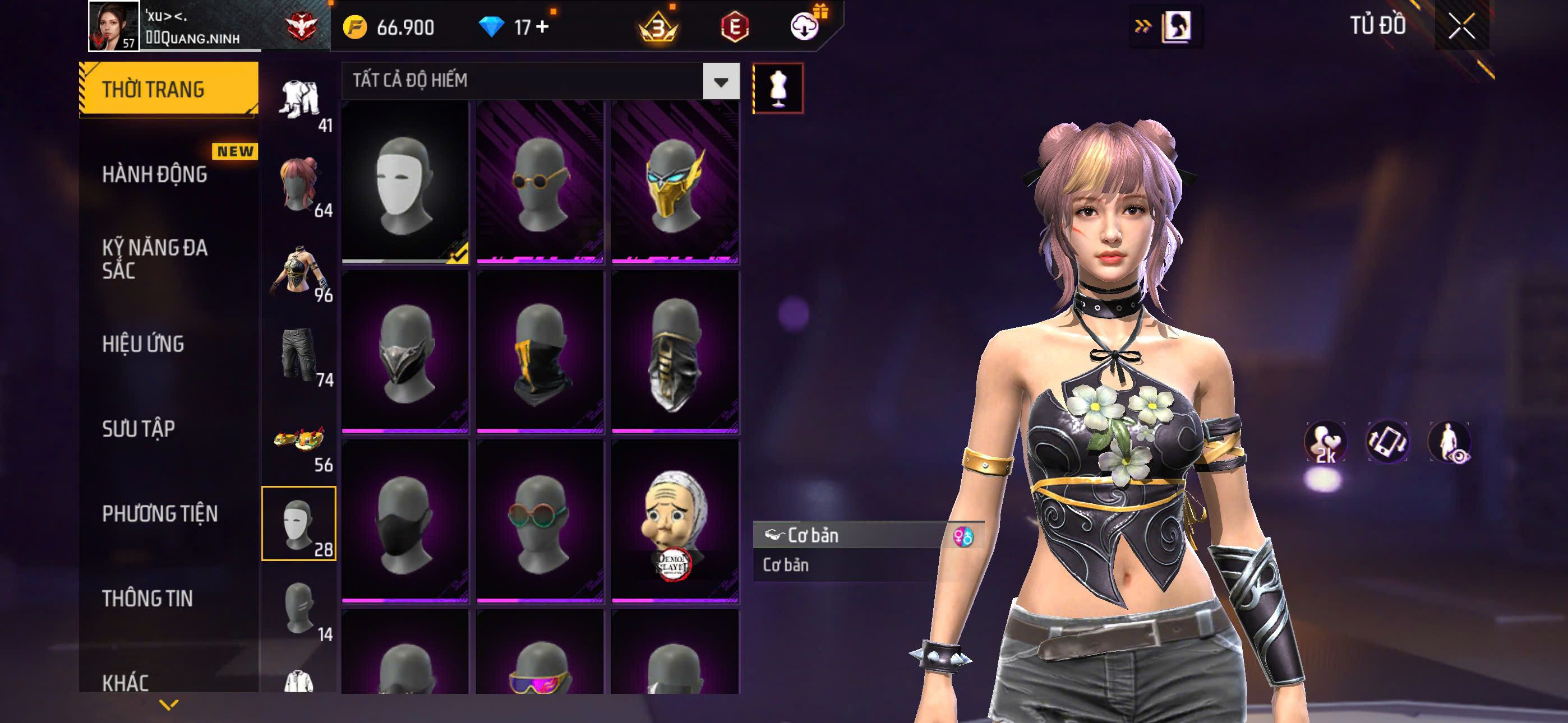
Task: Open the Tất Cả Độ Hiếm rarity dropdown
Action: [721, 81]
